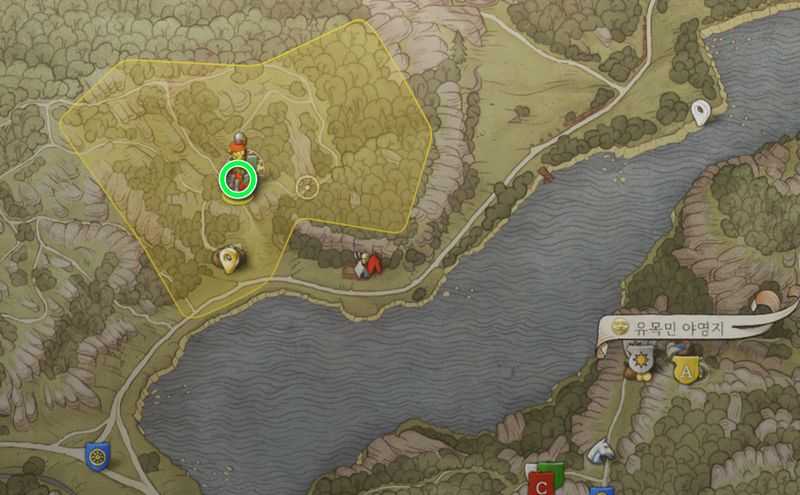
Task: Select the white horse head marker
Action: pos(599,452)
